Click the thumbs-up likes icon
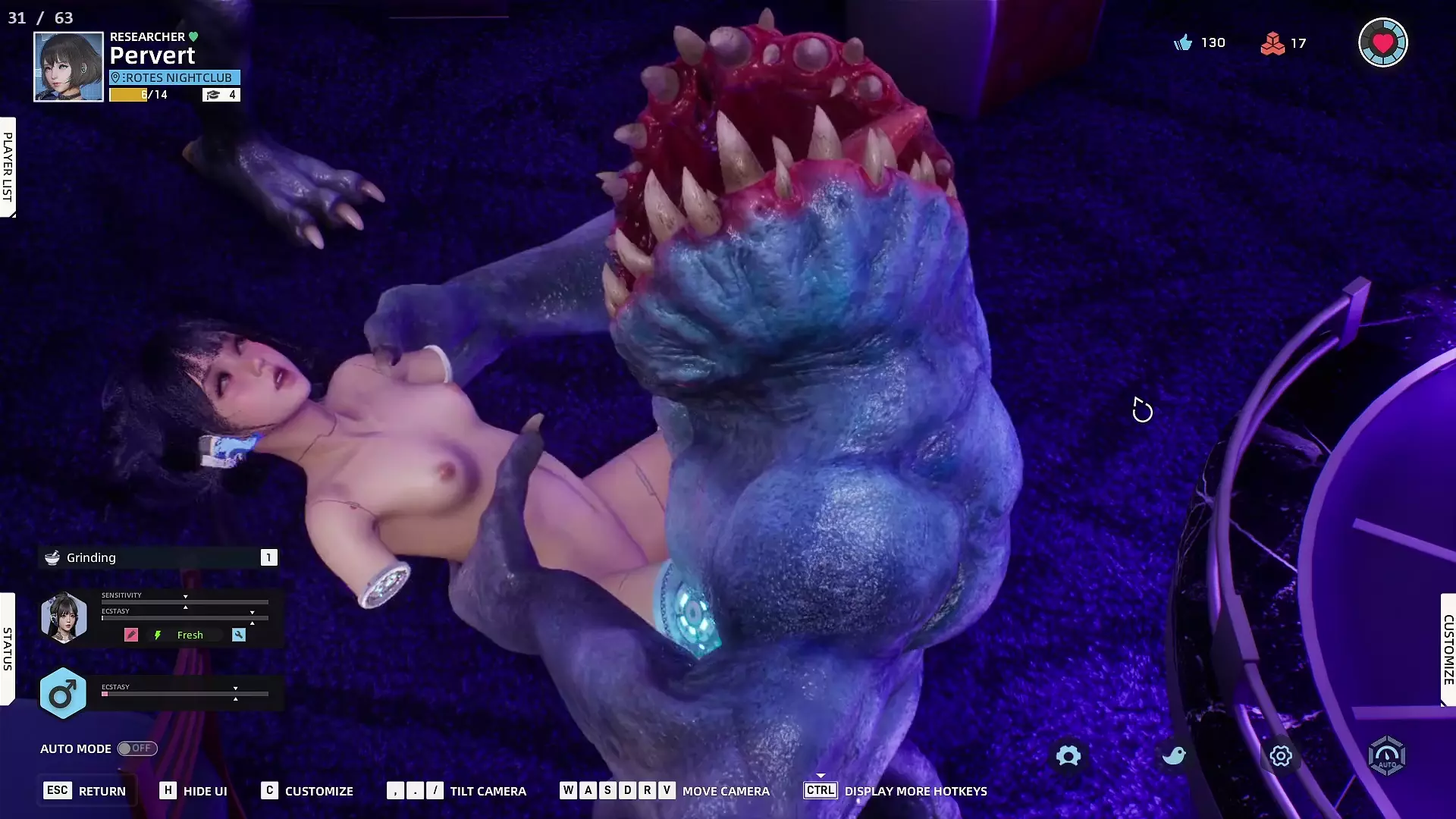Viewport: 1456px width, 819px height. click(1183, 43)
